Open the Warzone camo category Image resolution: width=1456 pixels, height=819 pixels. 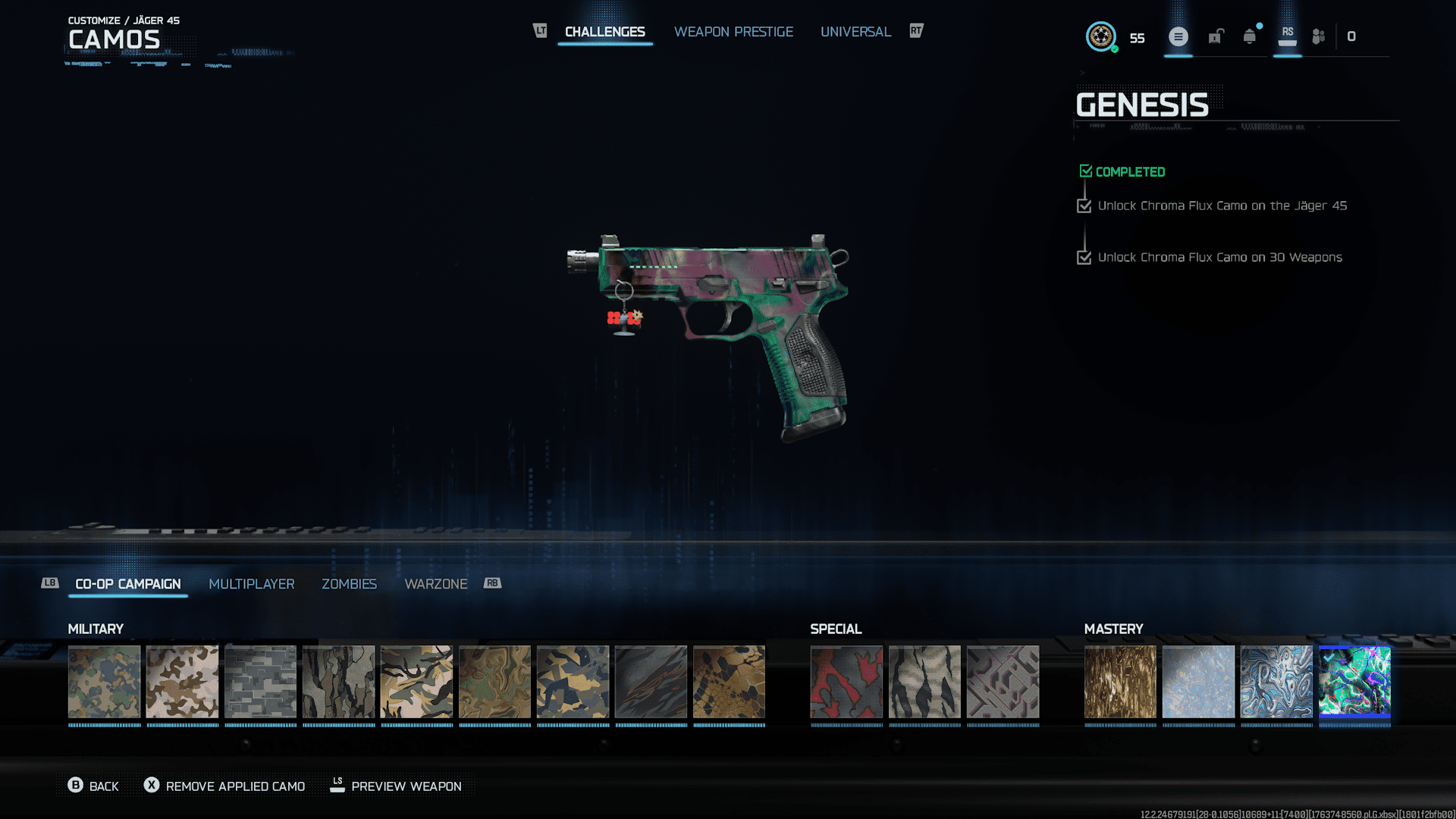click(x=436, y=584)
